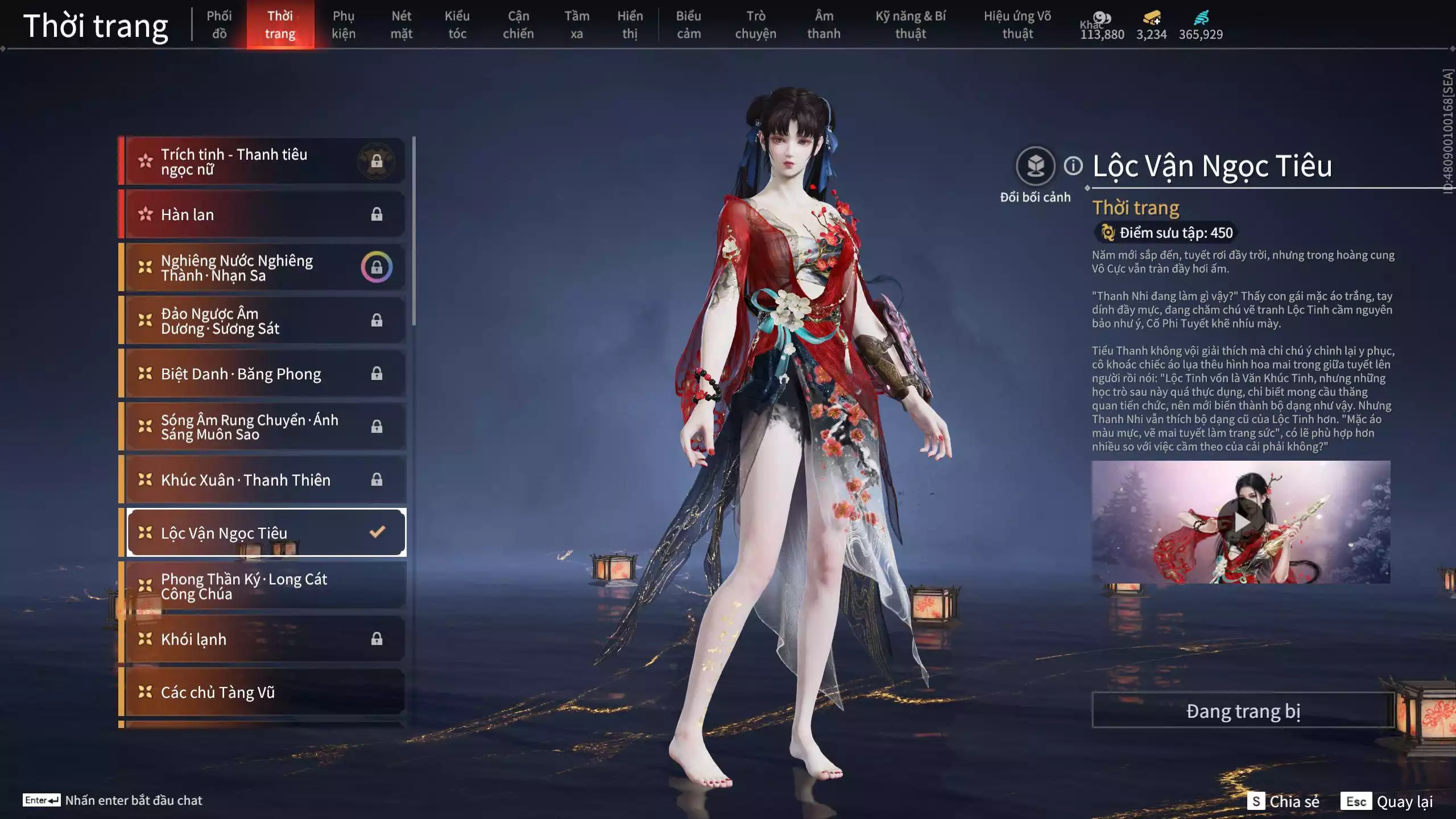Viewport: 1456px width, 819px height.
Task: Go to the Kiểu tóc tab
Action: point(457,25)
